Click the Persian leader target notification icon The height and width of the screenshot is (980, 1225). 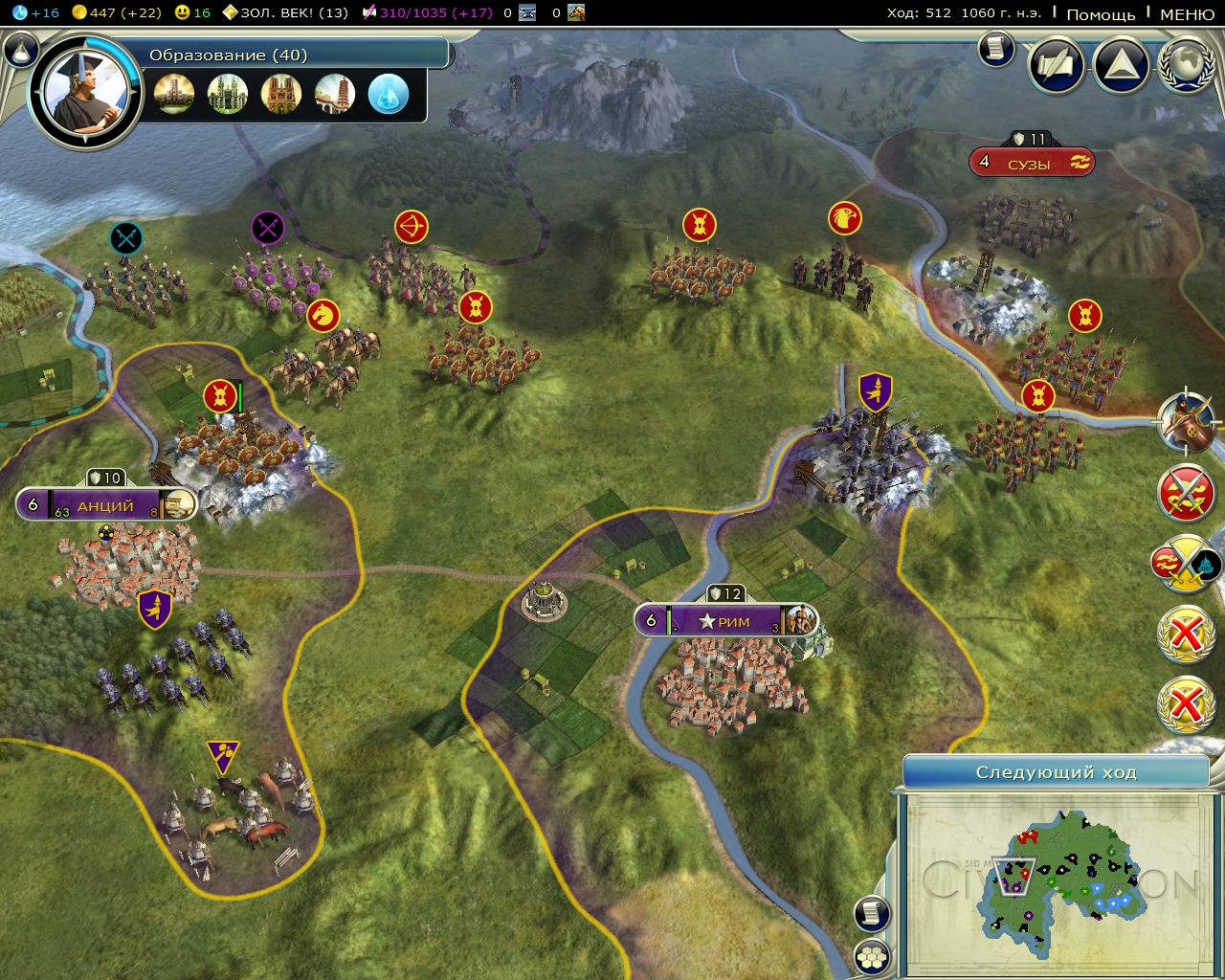tap(1187, 424)
